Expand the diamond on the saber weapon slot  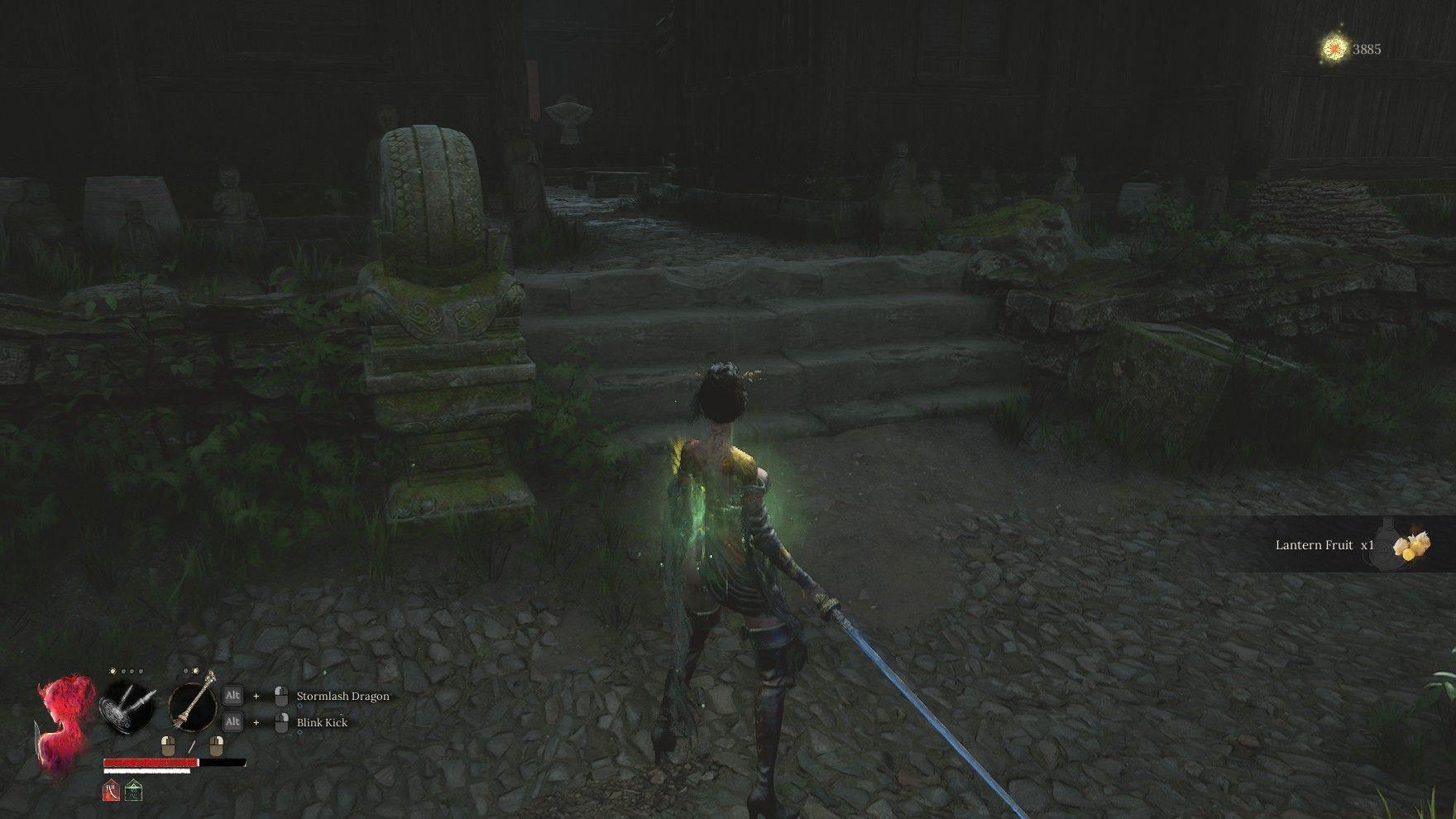point(127,726)
